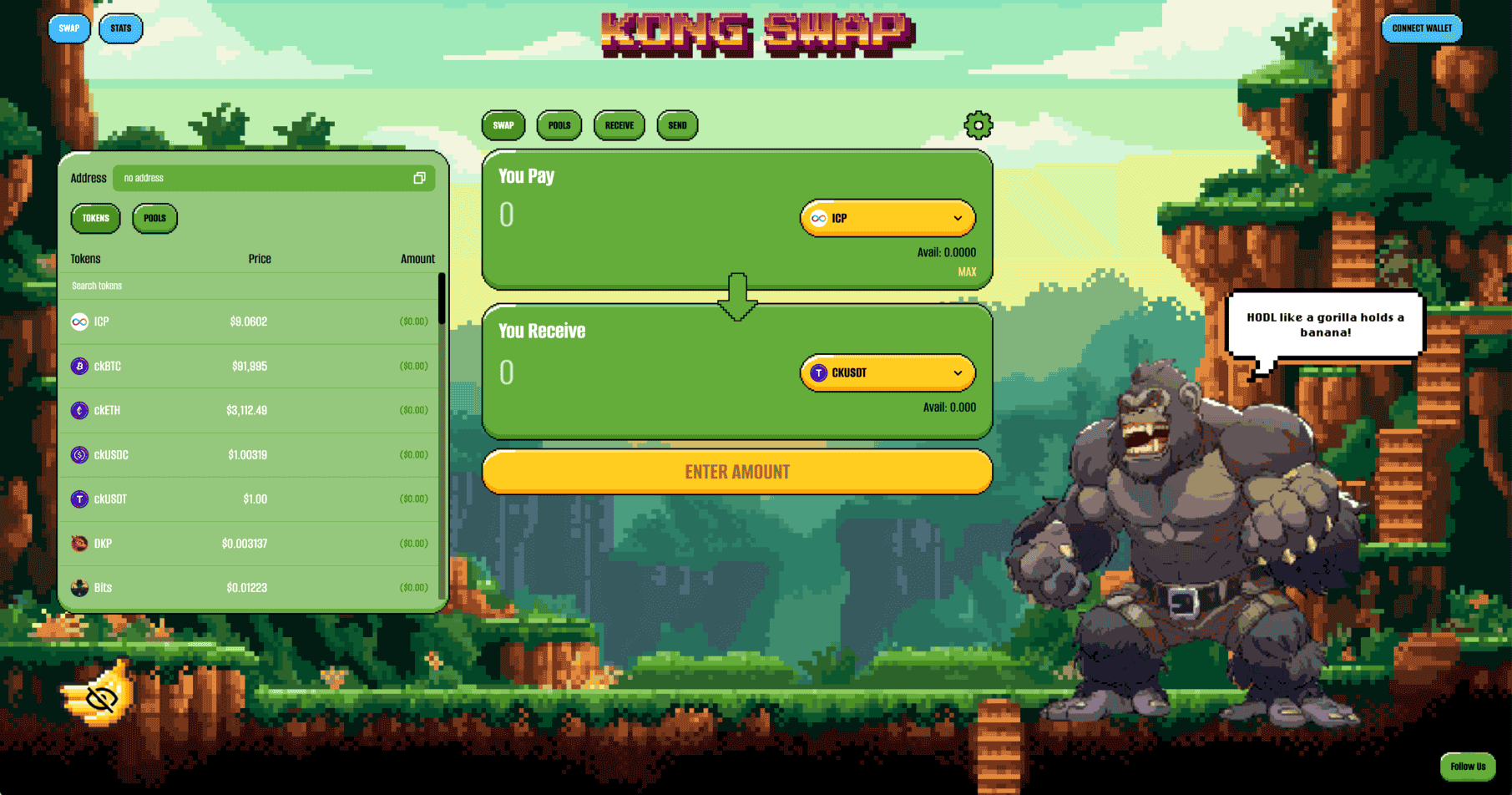Switch to POOLS in the sidebar panel
Screen dimensions: 1512x795
click(154, 218)
